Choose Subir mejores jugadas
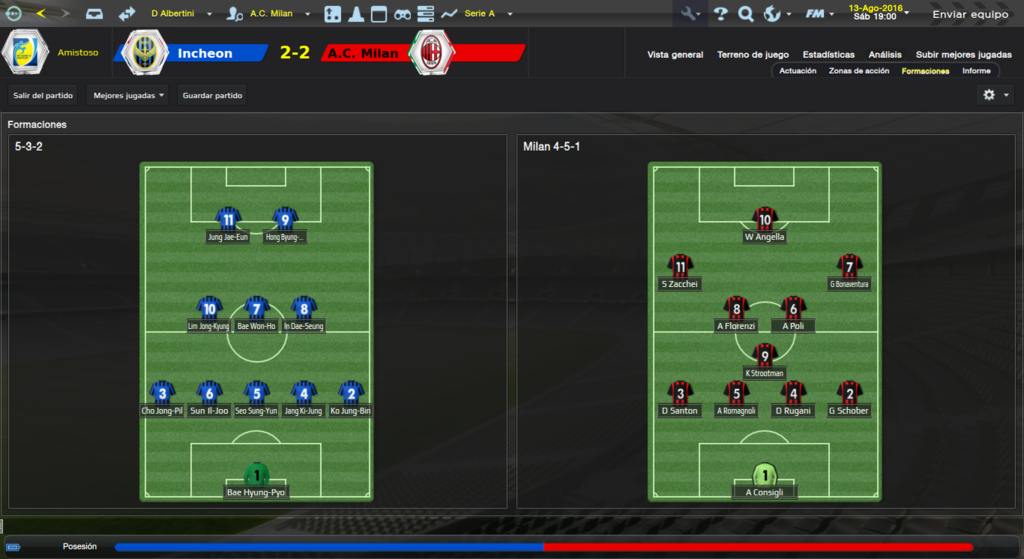 point(963,54)
